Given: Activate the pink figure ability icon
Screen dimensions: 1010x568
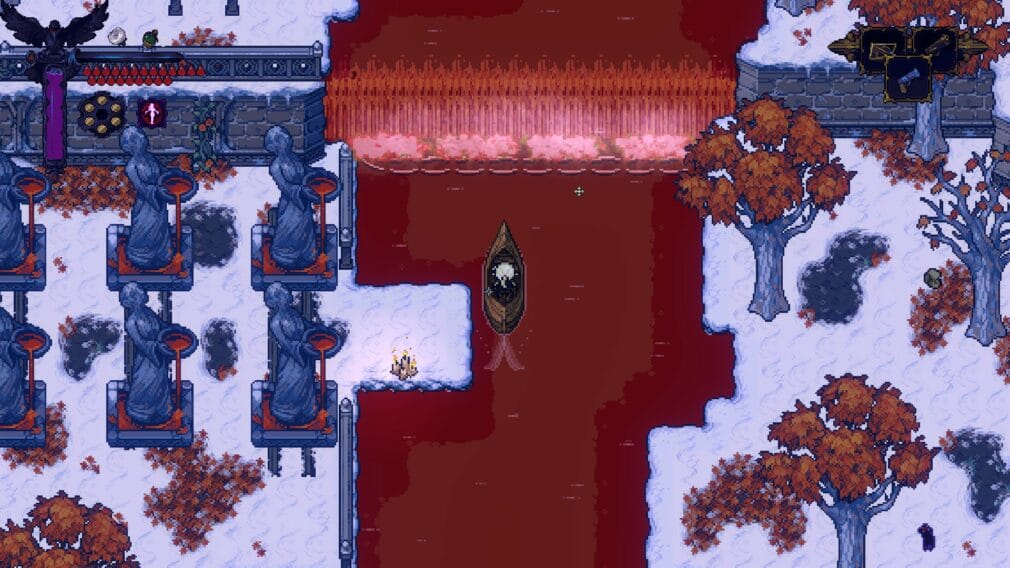Looking at the screenshot, I should click(x=152, y=113).
